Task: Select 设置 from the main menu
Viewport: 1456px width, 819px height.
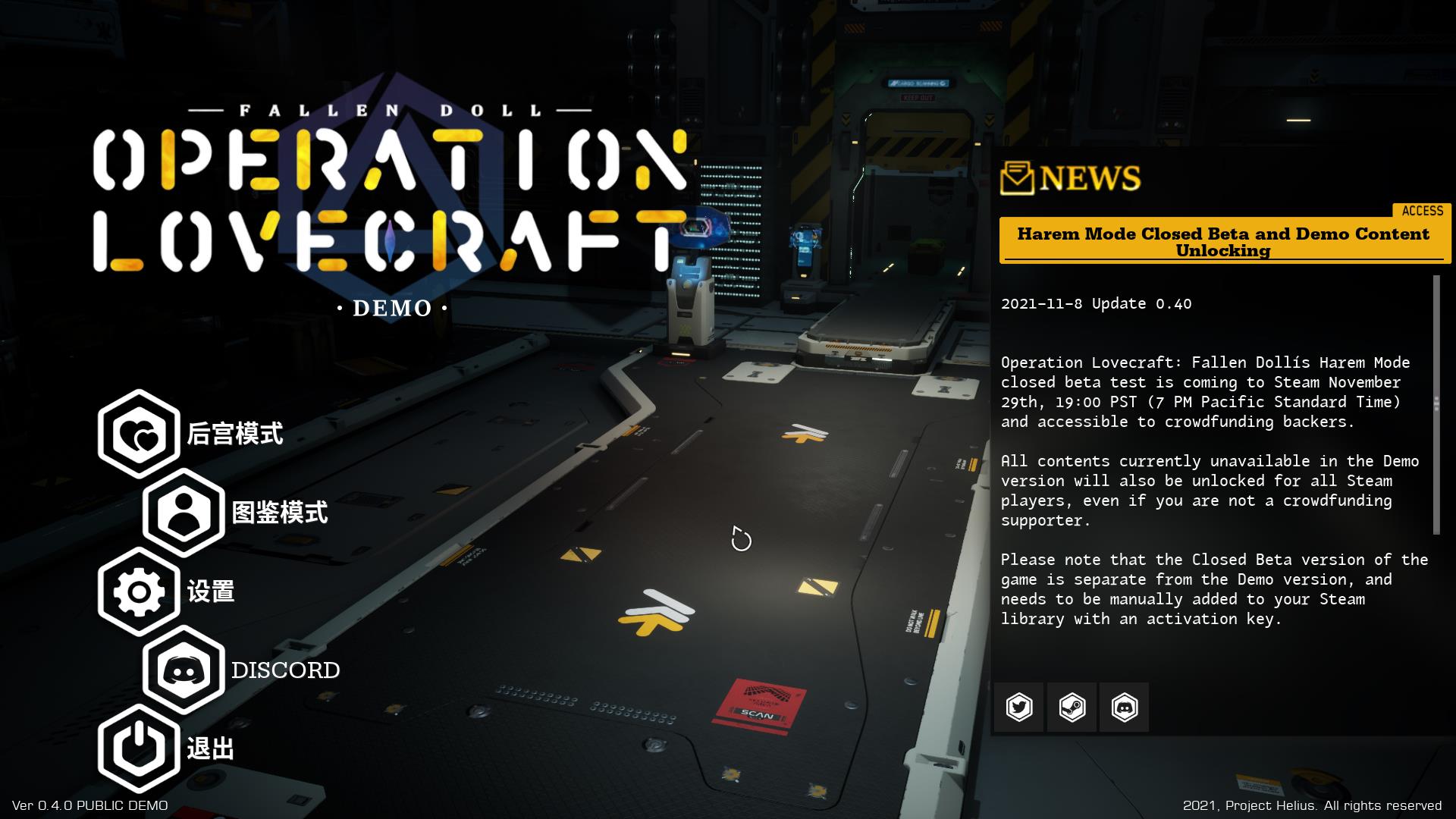Action: pos(212,592)
